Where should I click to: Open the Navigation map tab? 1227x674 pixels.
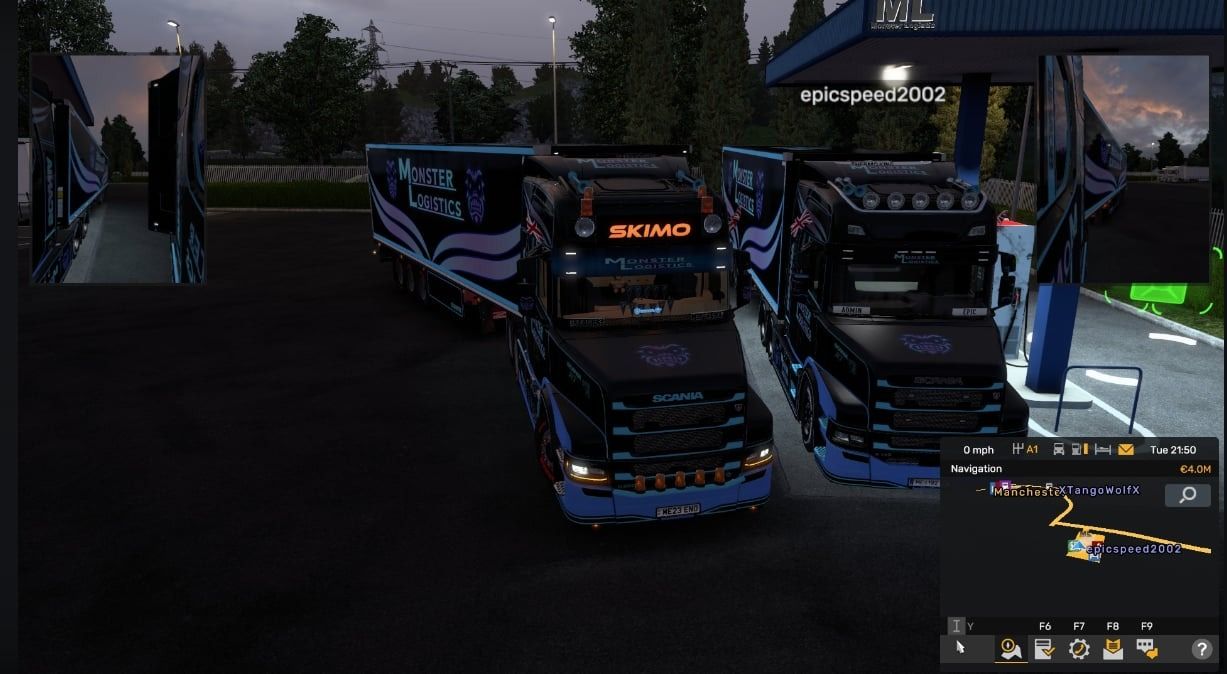pyautogui.click(x=1010, y=649)
